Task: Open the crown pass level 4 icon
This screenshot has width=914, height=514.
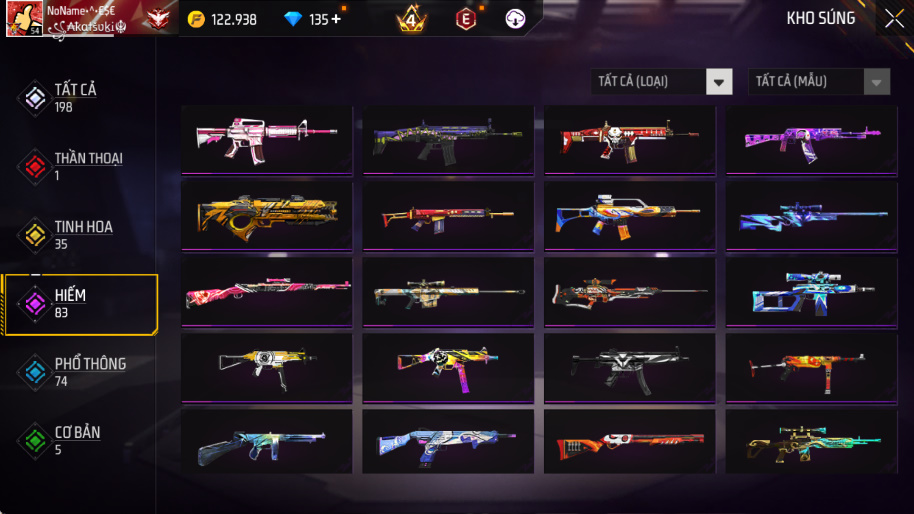Action: tap(410, 19)
